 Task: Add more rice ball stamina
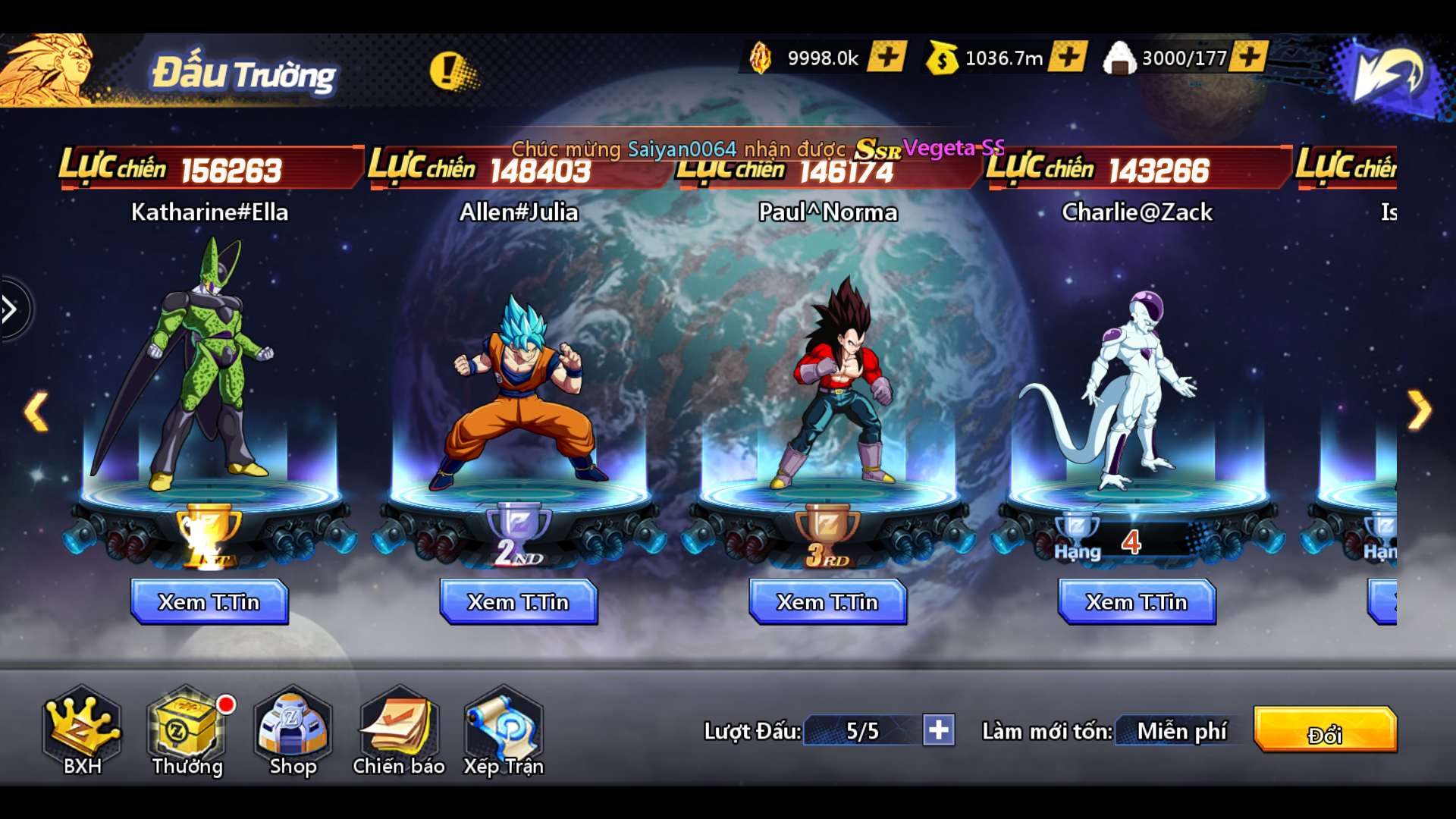(x=1248, y=57)
